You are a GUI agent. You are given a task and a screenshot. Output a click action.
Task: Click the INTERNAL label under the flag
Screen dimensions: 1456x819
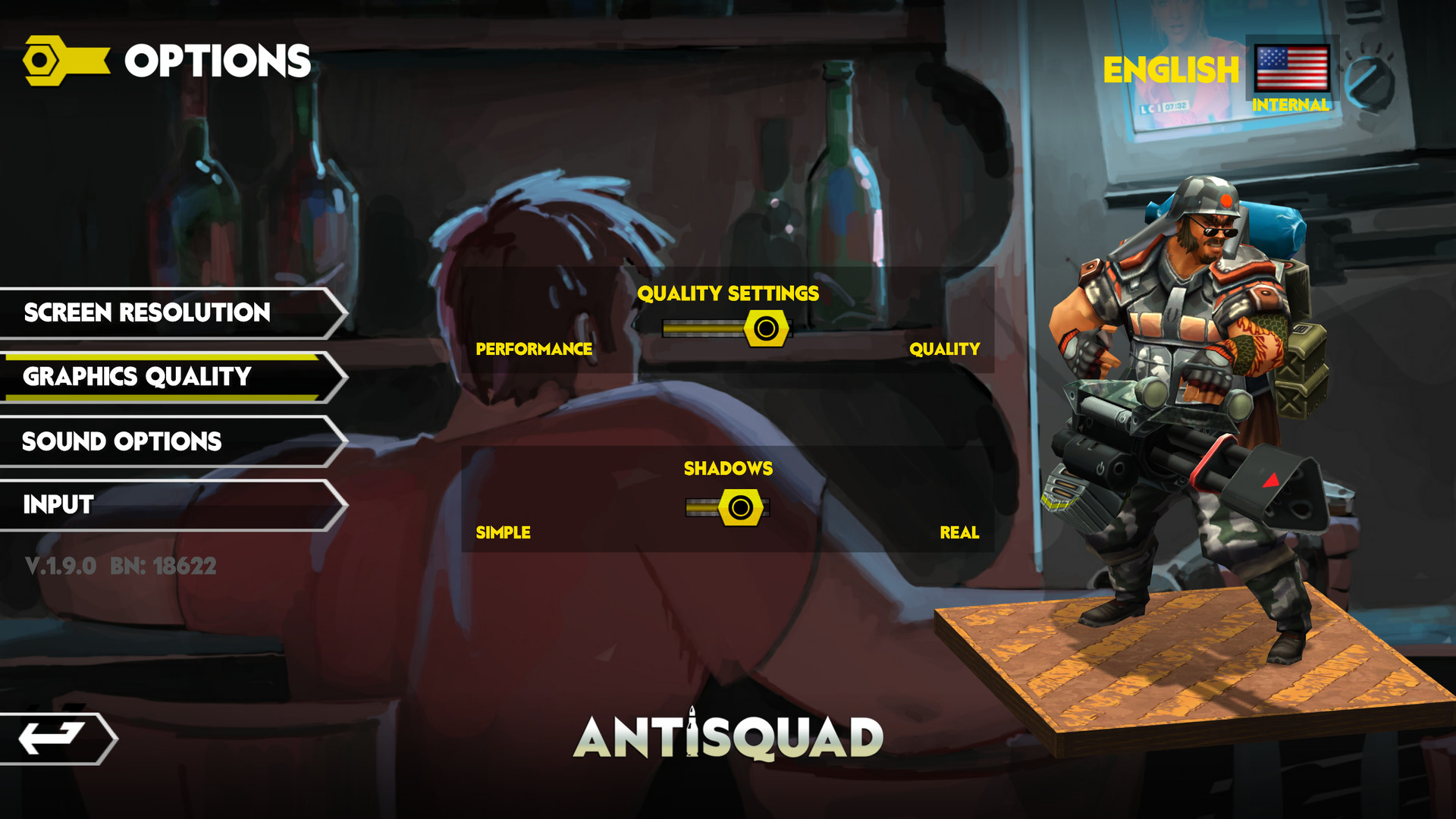[1289, 105]
